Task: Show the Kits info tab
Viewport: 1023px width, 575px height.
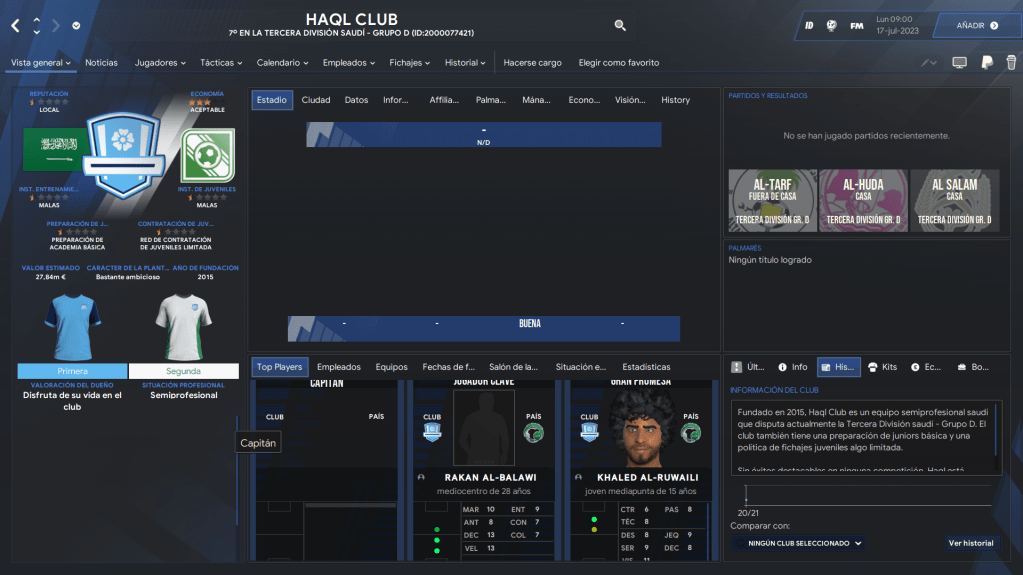Action: (x=883, y=367)
